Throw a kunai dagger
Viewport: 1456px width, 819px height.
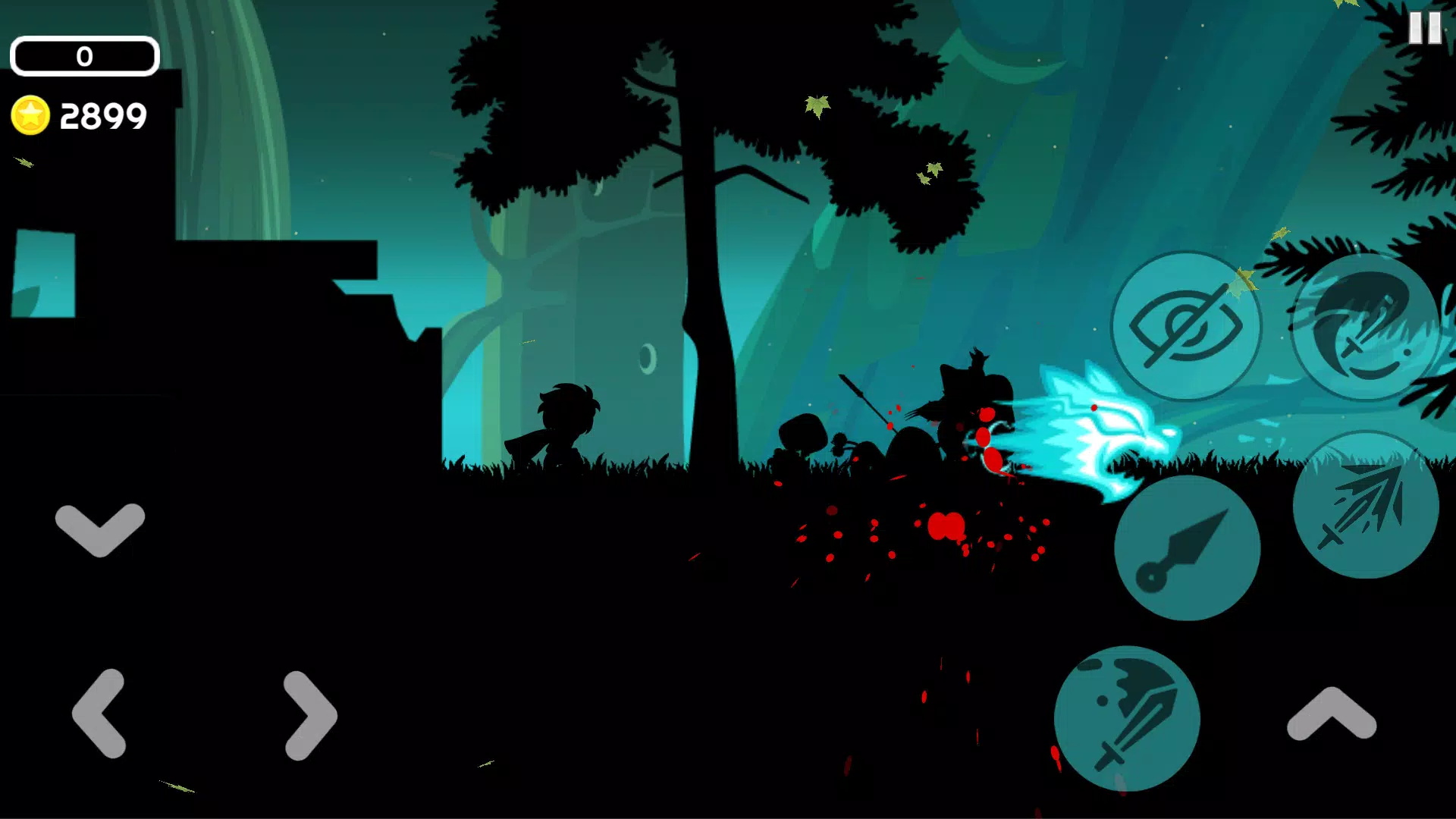(1187, 548)
